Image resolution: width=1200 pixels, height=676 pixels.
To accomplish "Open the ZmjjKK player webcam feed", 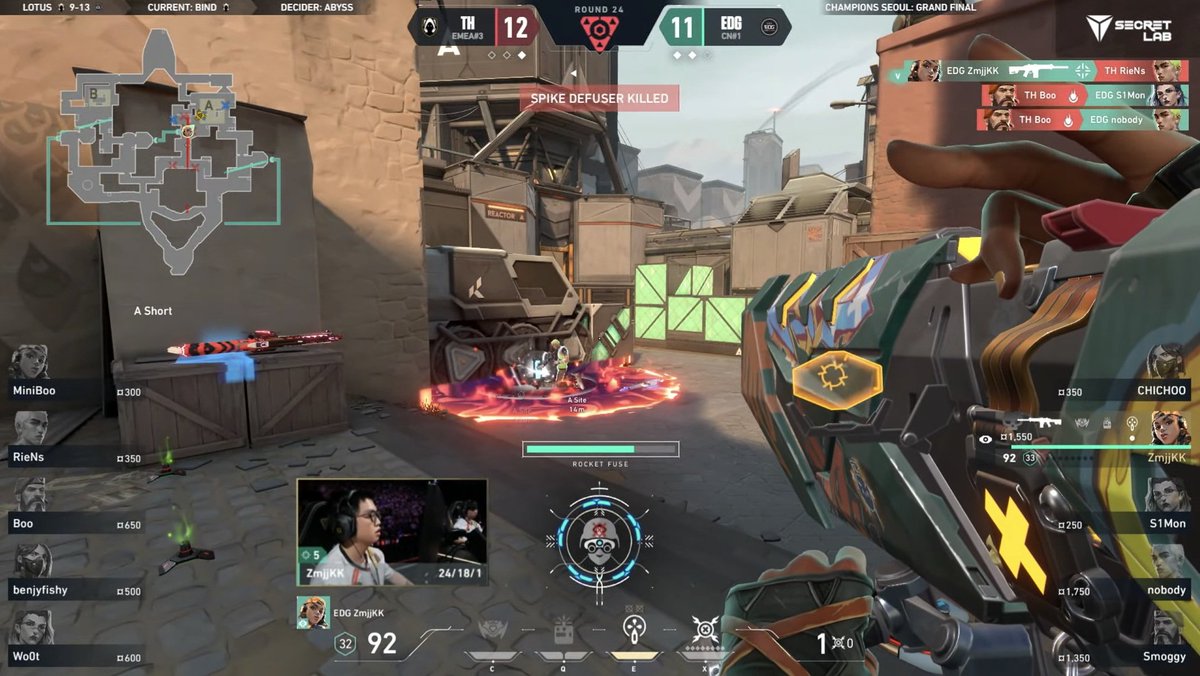I will pyautogui.click(x=392, y=530).
